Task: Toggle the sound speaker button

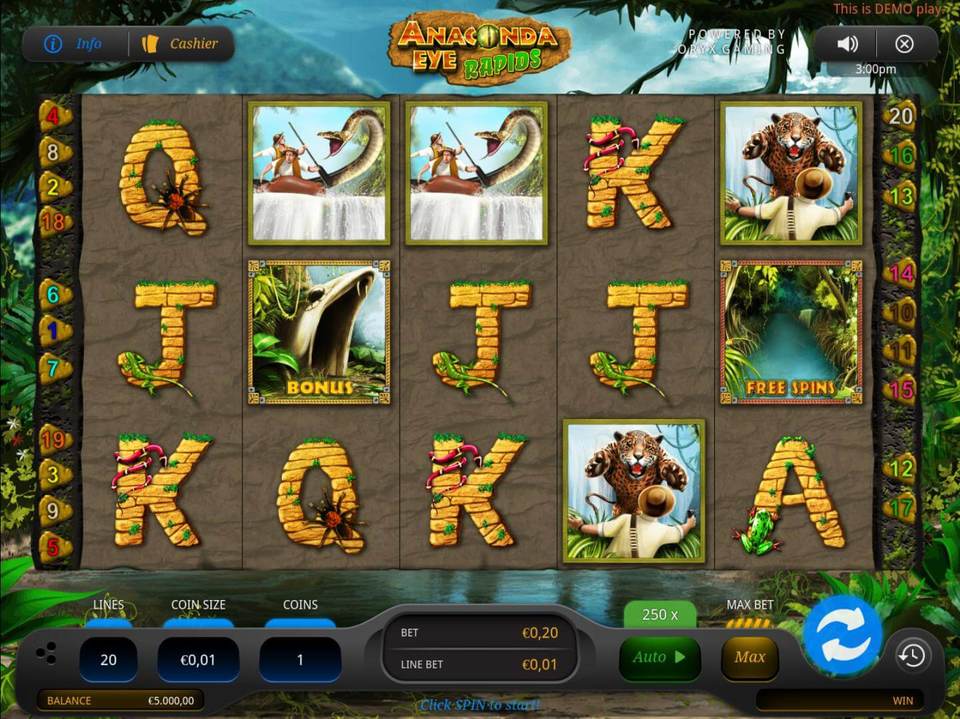Action: (847, 44)
